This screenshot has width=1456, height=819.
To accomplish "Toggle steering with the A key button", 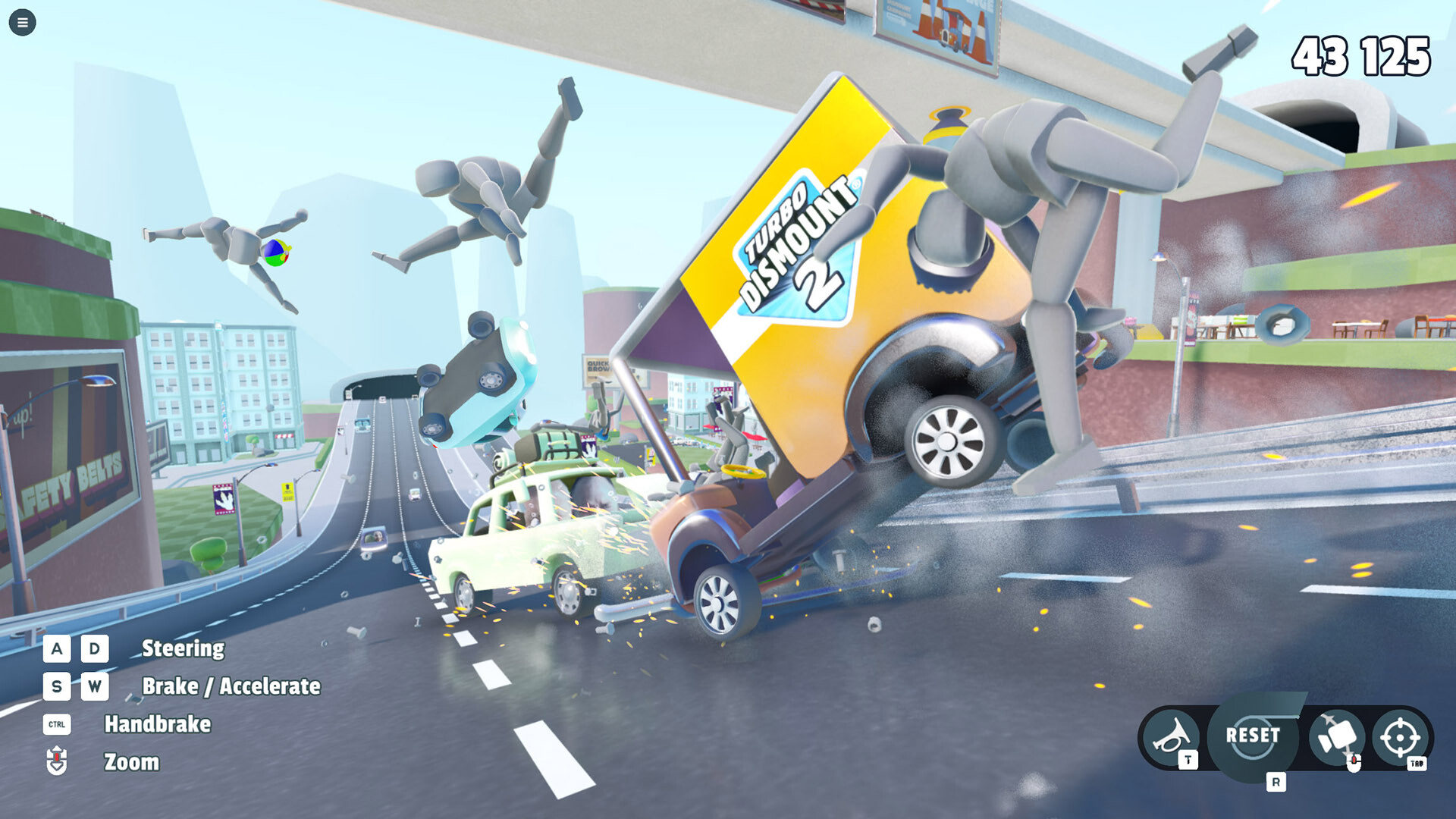I will coord(56,649).
